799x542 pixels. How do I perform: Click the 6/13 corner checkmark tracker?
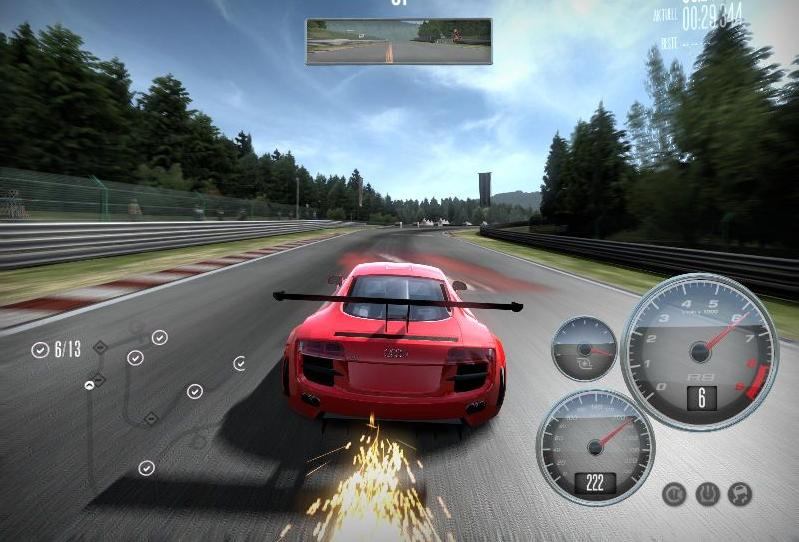[x=57, y=349]
